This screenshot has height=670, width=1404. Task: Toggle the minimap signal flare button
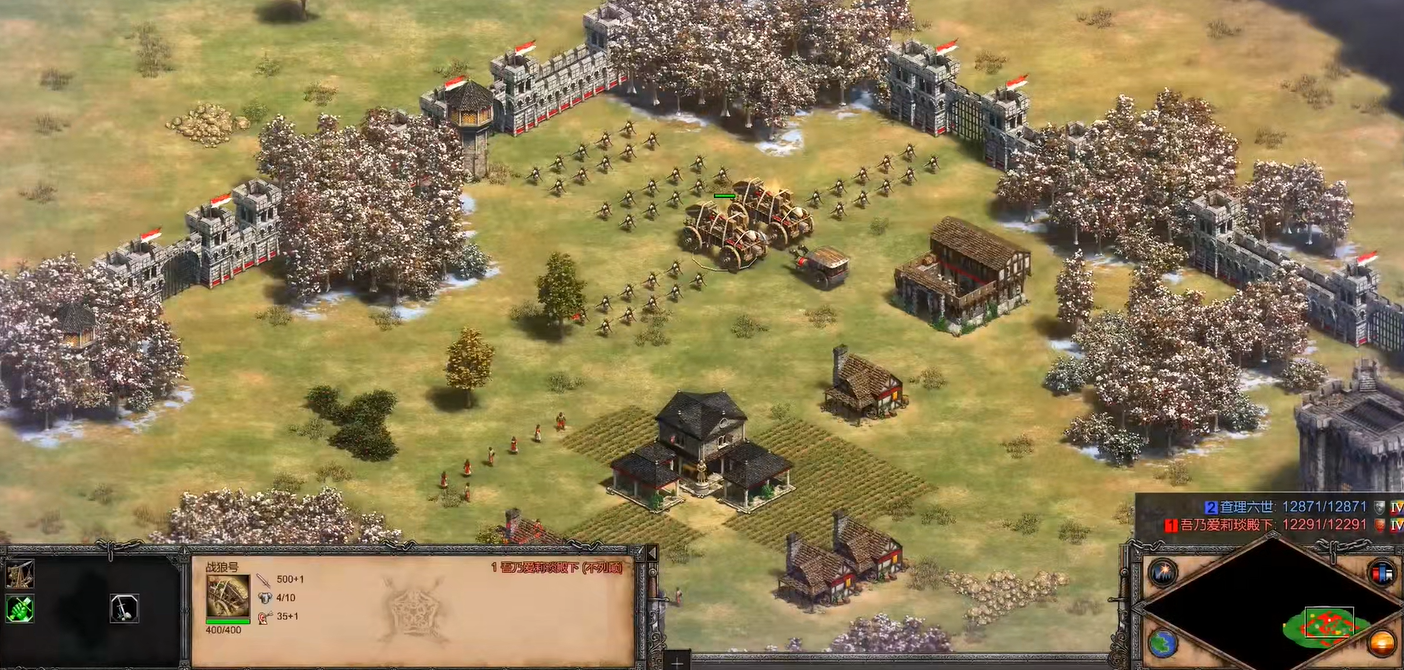[x=1162, y=573]
